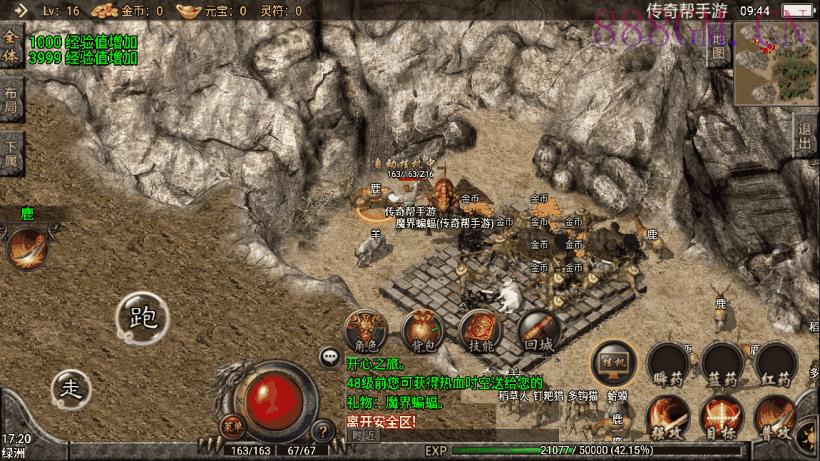Open the 地图 map button
The image size is (820, 461).
[717, 45]
